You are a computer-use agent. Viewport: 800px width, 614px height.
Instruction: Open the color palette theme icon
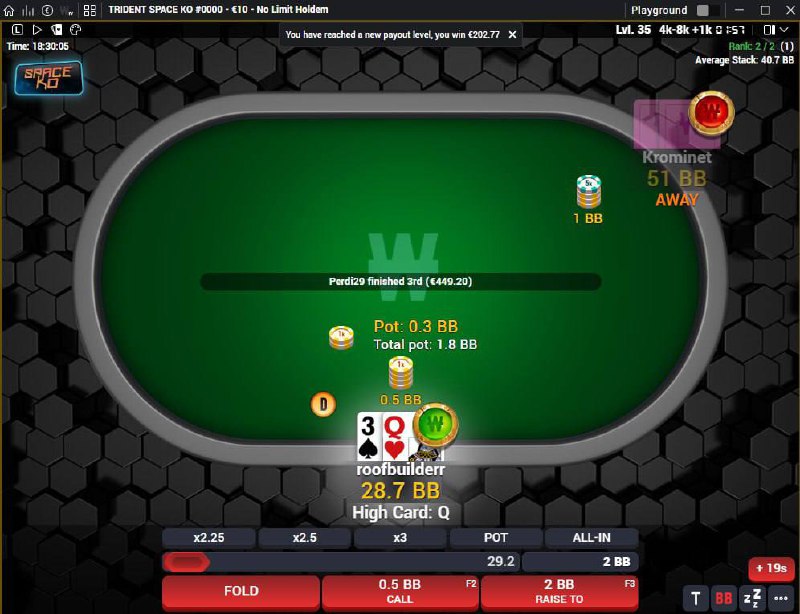click(73, 31)
